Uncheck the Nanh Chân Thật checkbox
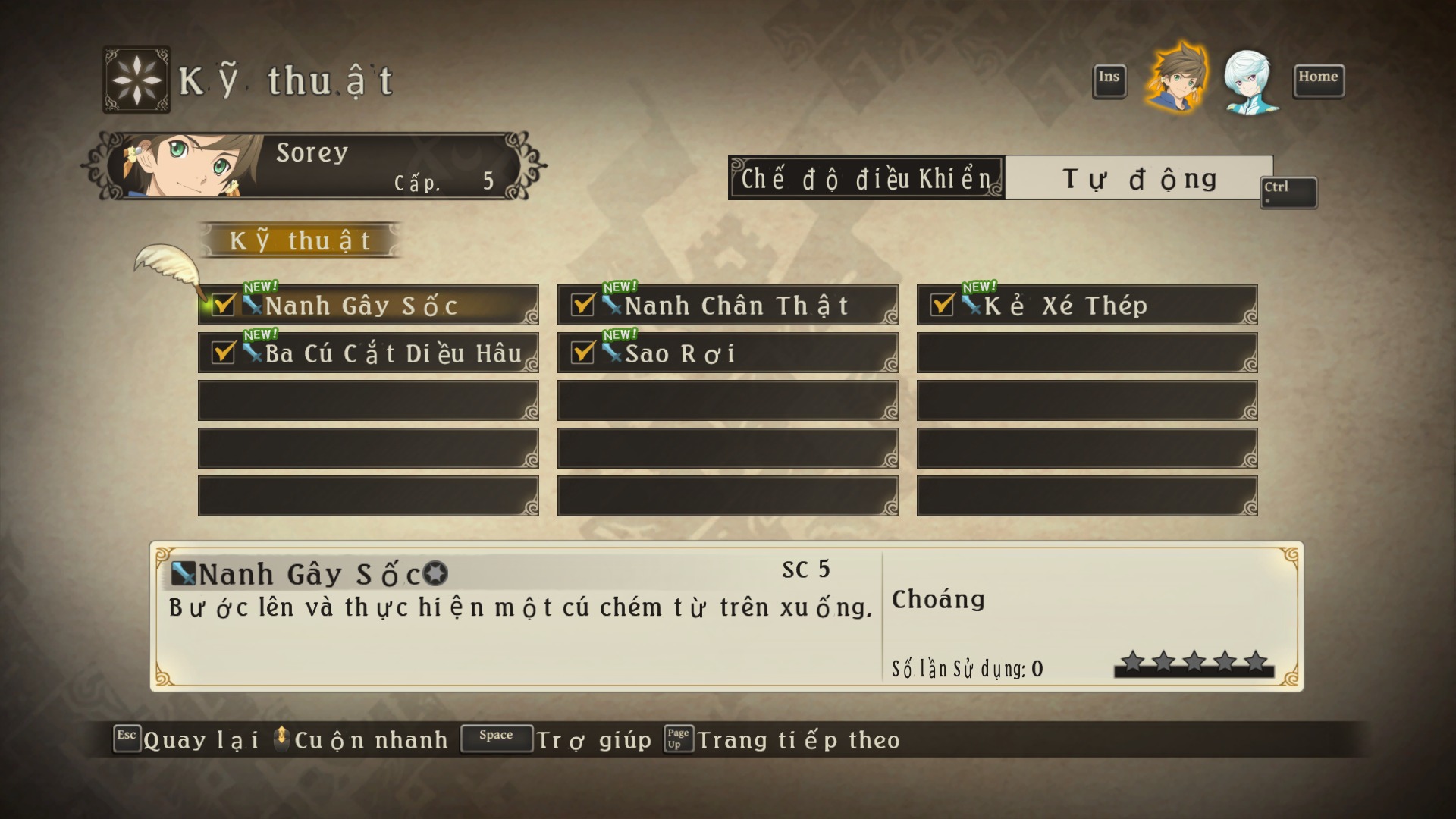Viewport: 1456px width, 819px height. pos(582,305)
